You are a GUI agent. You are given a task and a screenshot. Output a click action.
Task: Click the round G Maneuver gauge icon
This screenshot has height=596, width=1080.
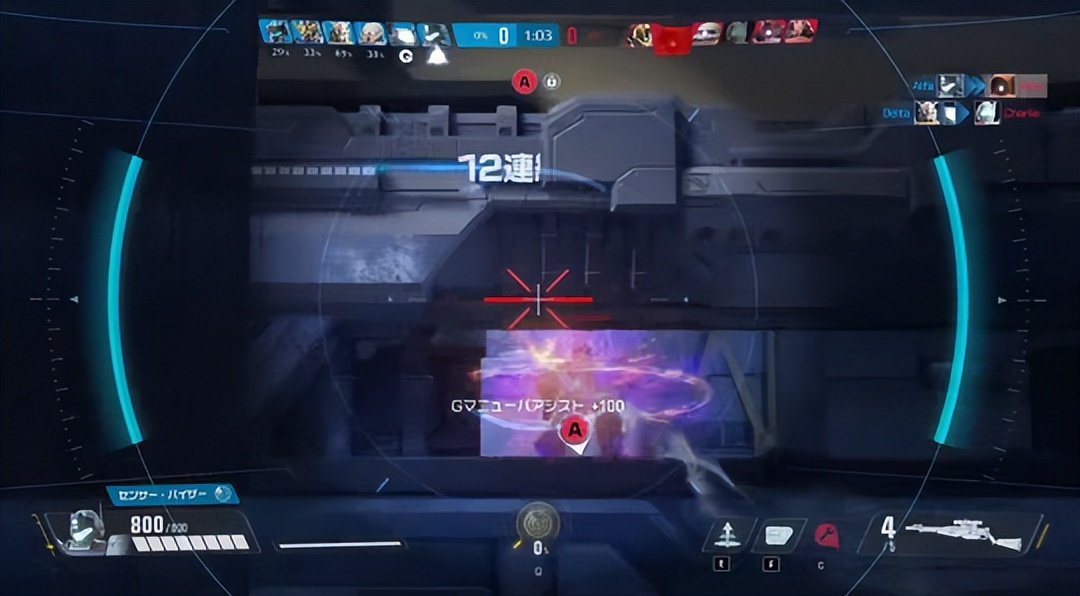[x=538, y=523]
